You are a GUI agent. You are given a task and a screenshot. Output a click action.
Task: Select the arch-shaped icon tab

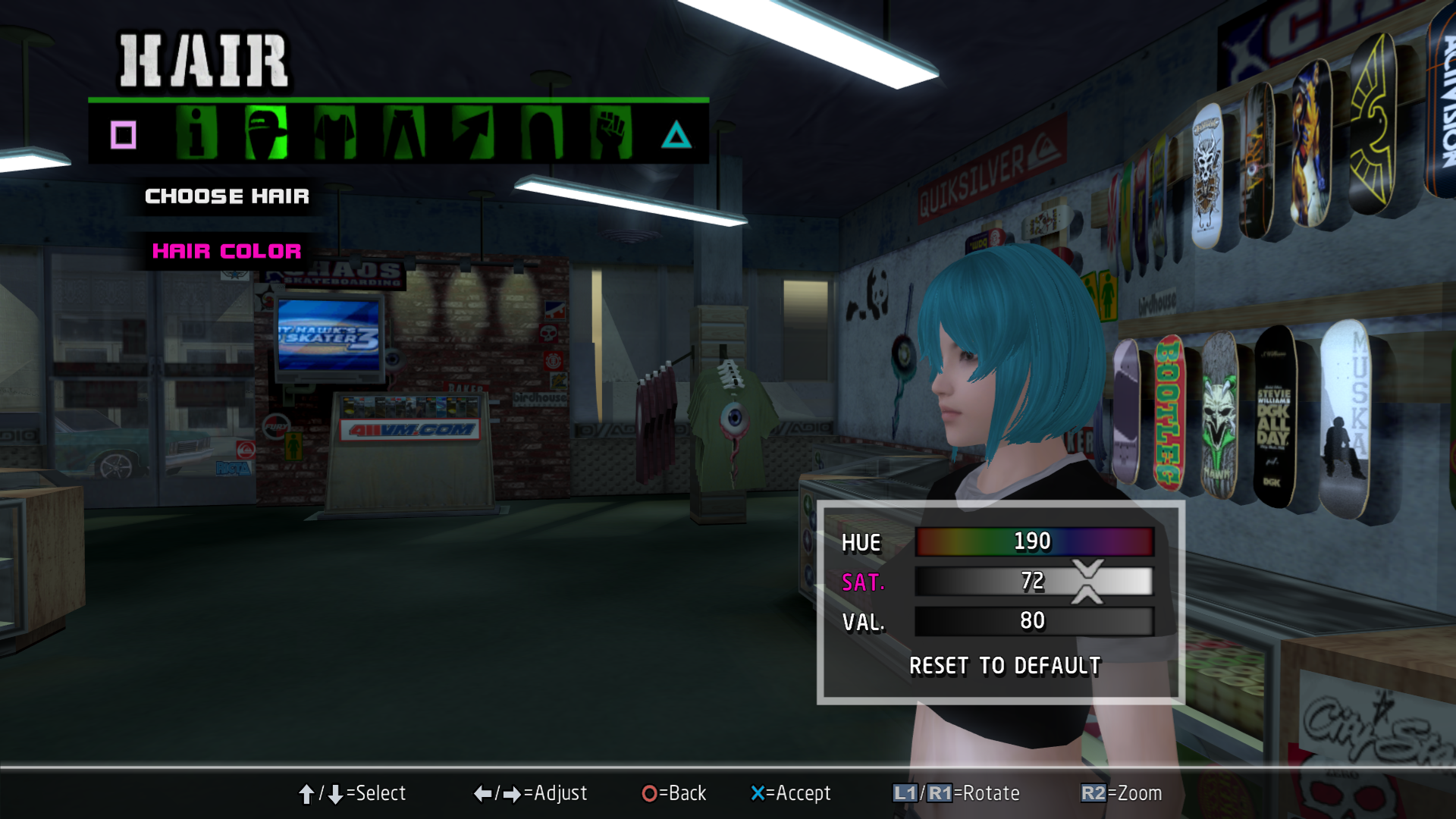pos(542,133)
